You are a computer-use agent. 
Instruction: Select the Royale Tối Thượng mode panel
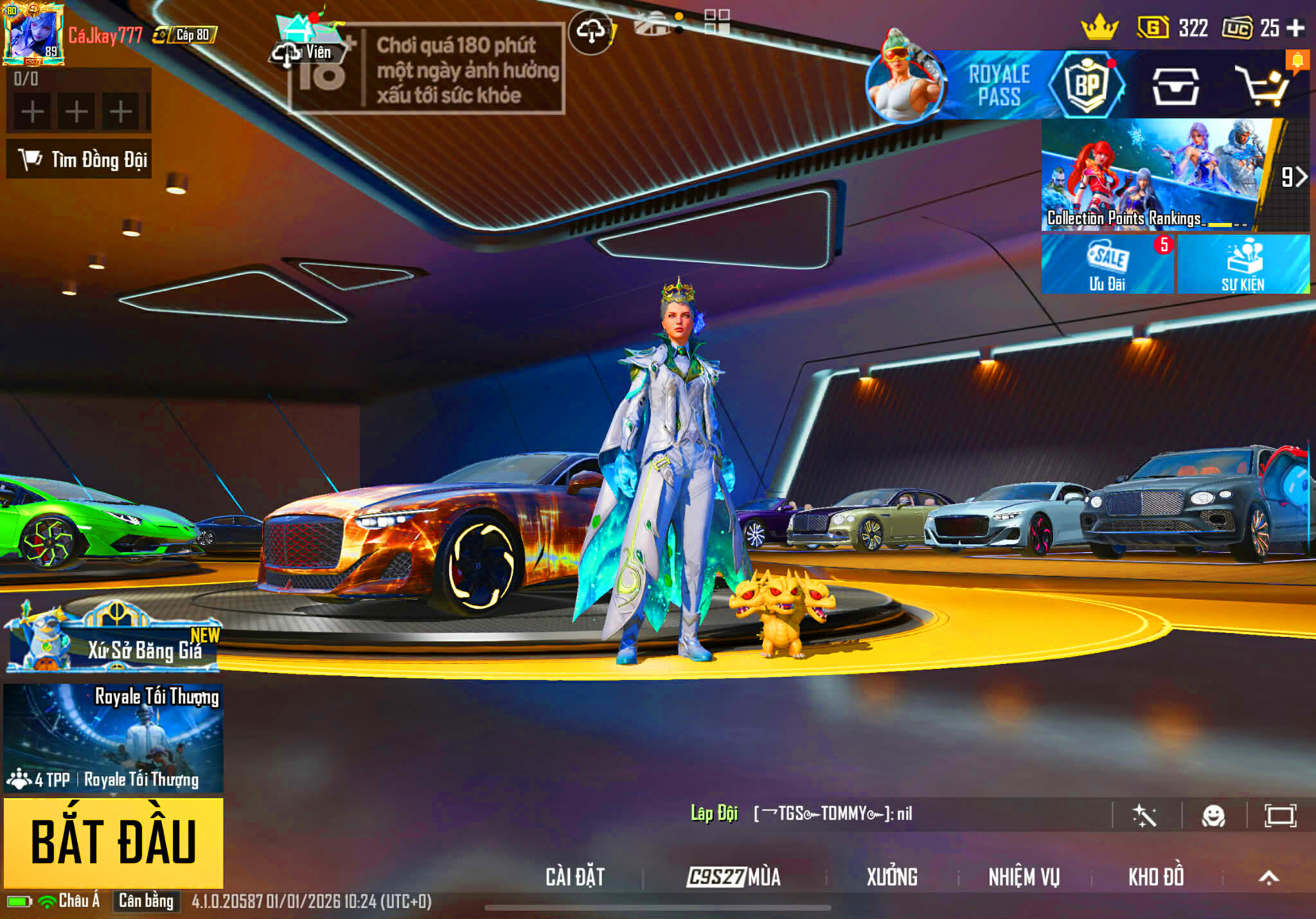114,738
